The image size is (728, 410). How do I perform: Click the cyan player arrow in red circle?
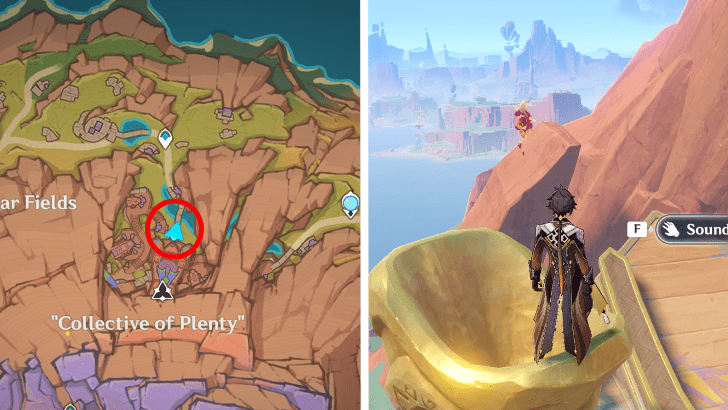coord(175,230)
